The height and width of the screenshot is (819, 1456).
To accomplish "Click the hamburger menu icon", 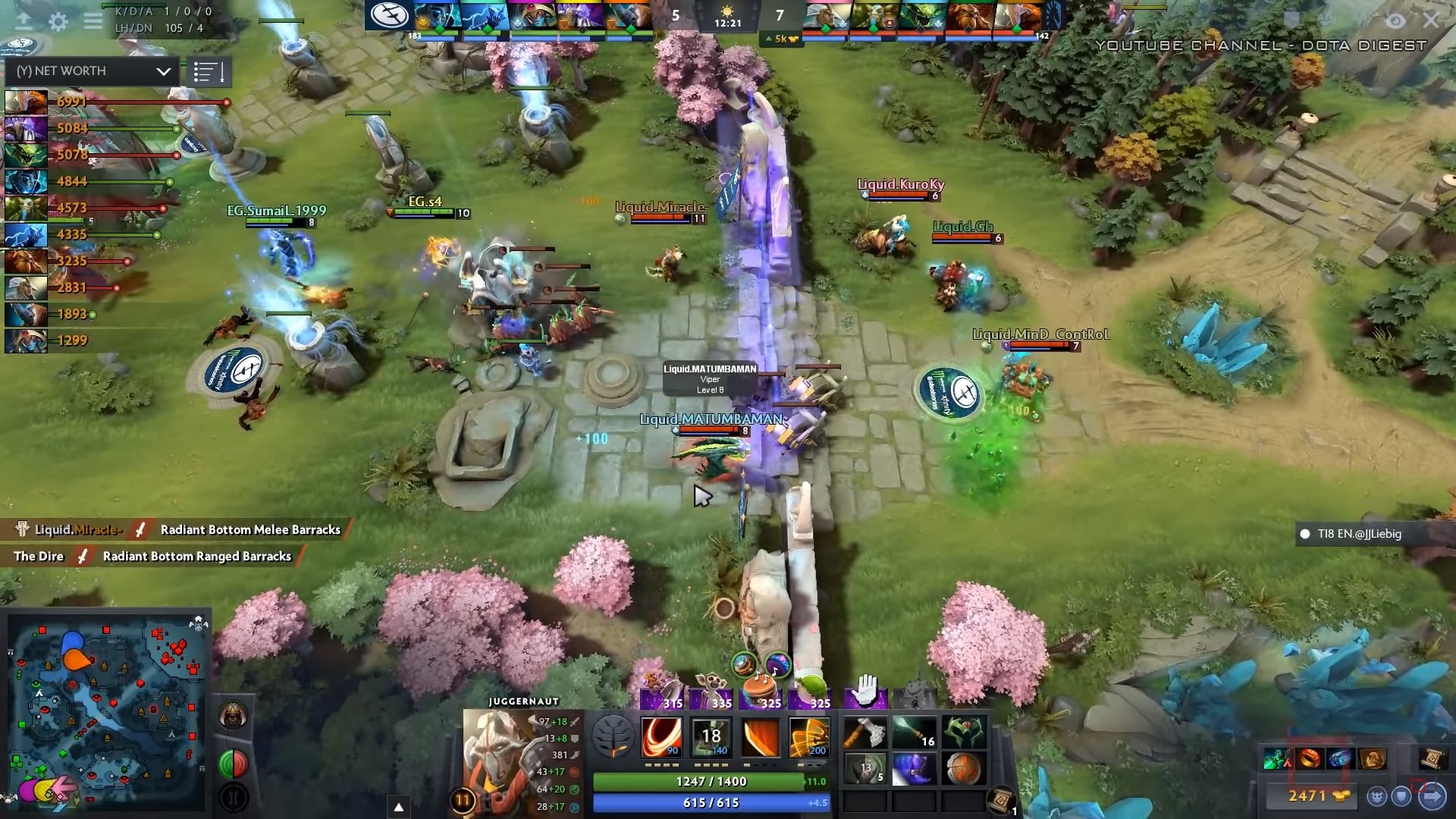I will (x=93, y=21).
